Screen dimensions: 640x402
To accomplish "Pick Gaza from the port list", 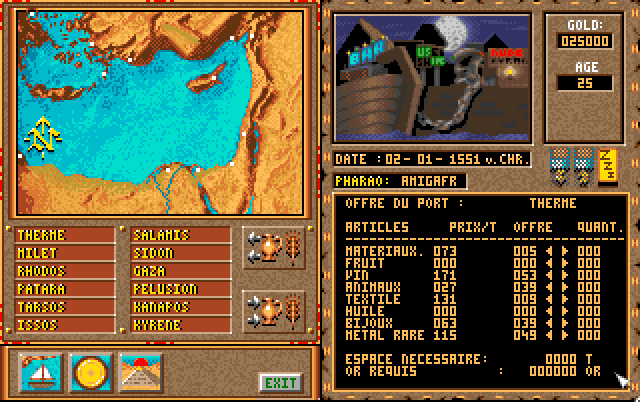I will coord(181,271).
